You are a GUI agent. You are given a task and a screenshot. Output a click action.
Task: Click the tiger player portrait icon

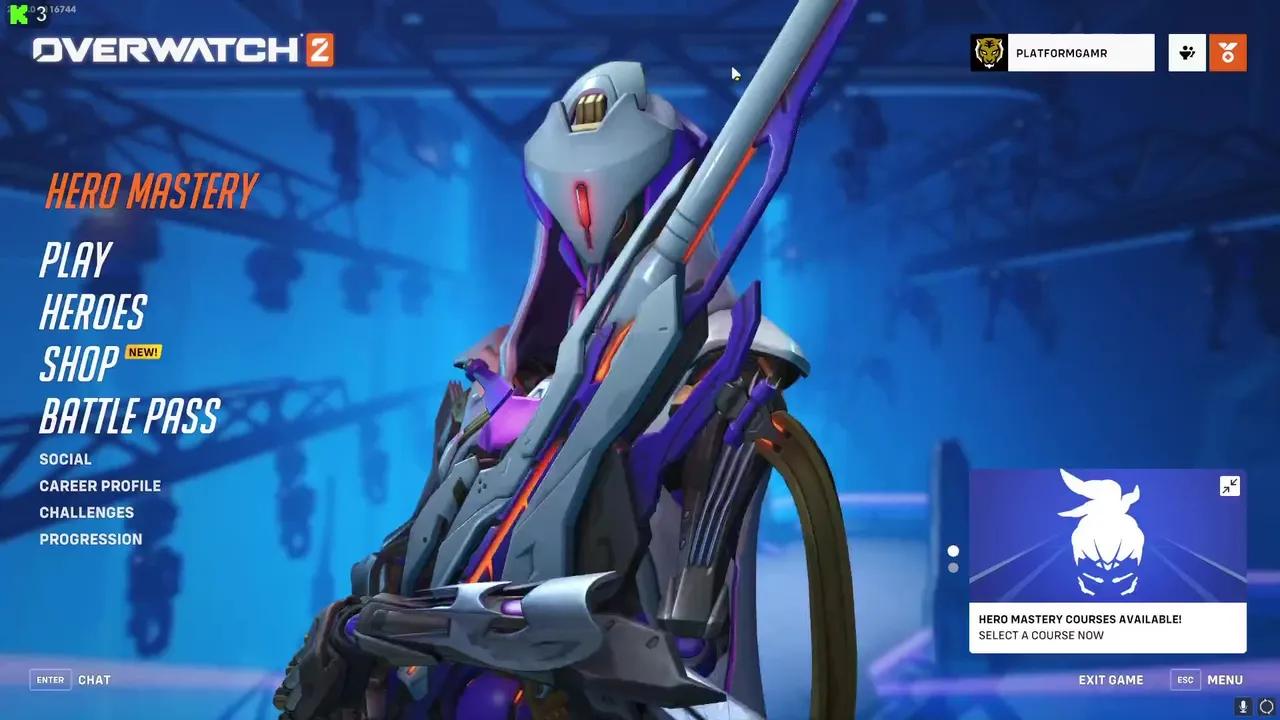tap(990, 52)
